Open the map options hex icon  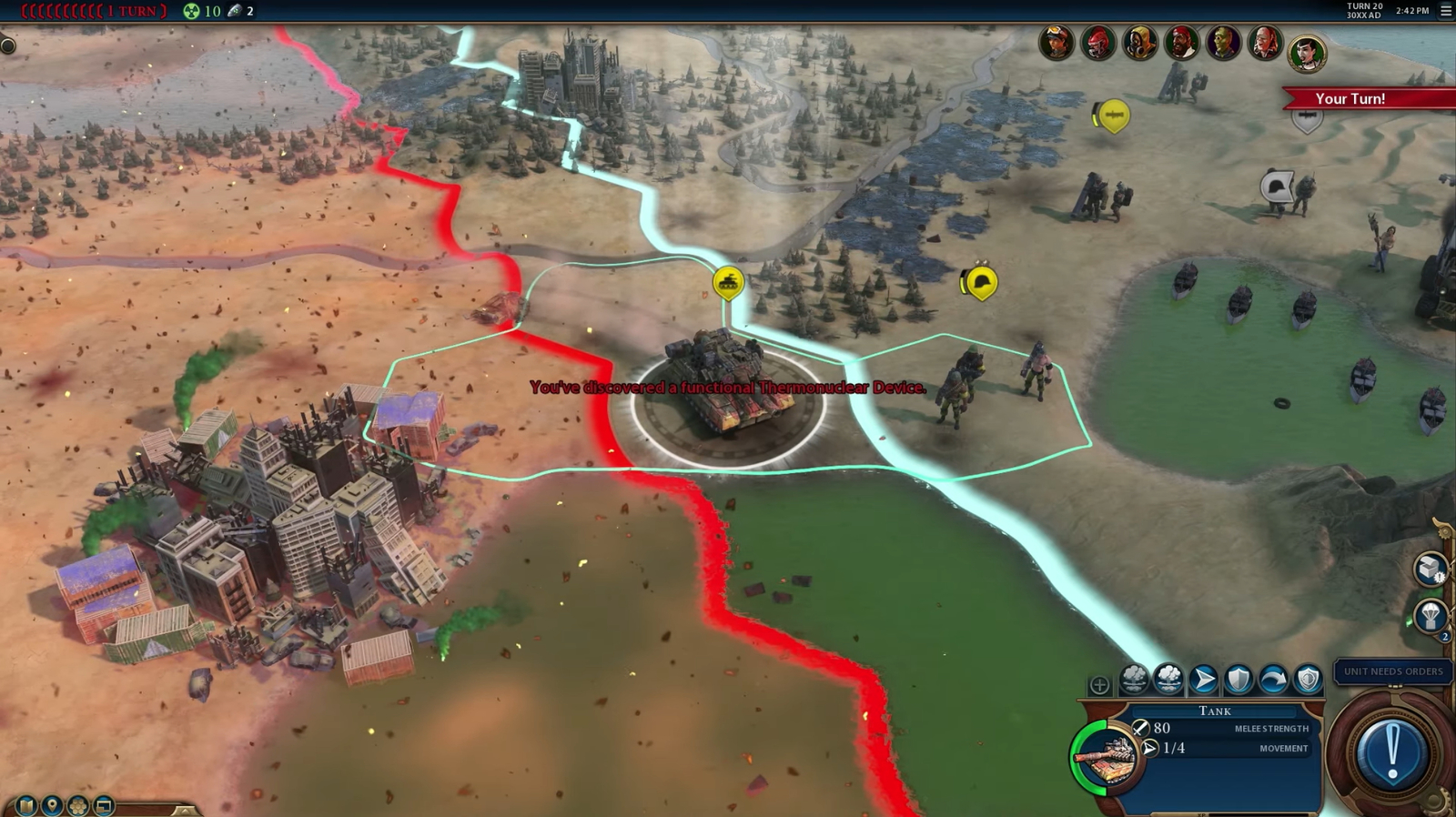coord(77,806)
